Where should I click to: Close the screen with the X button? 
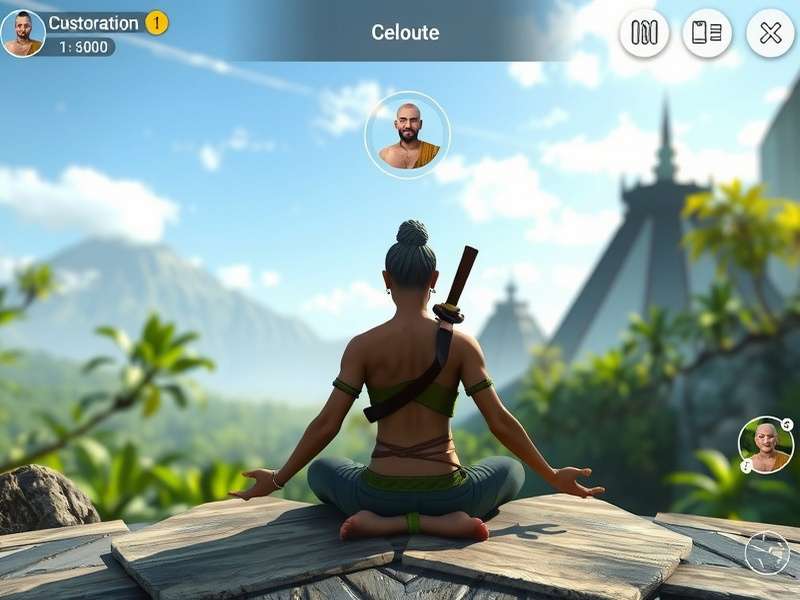[x=770, y=33]
